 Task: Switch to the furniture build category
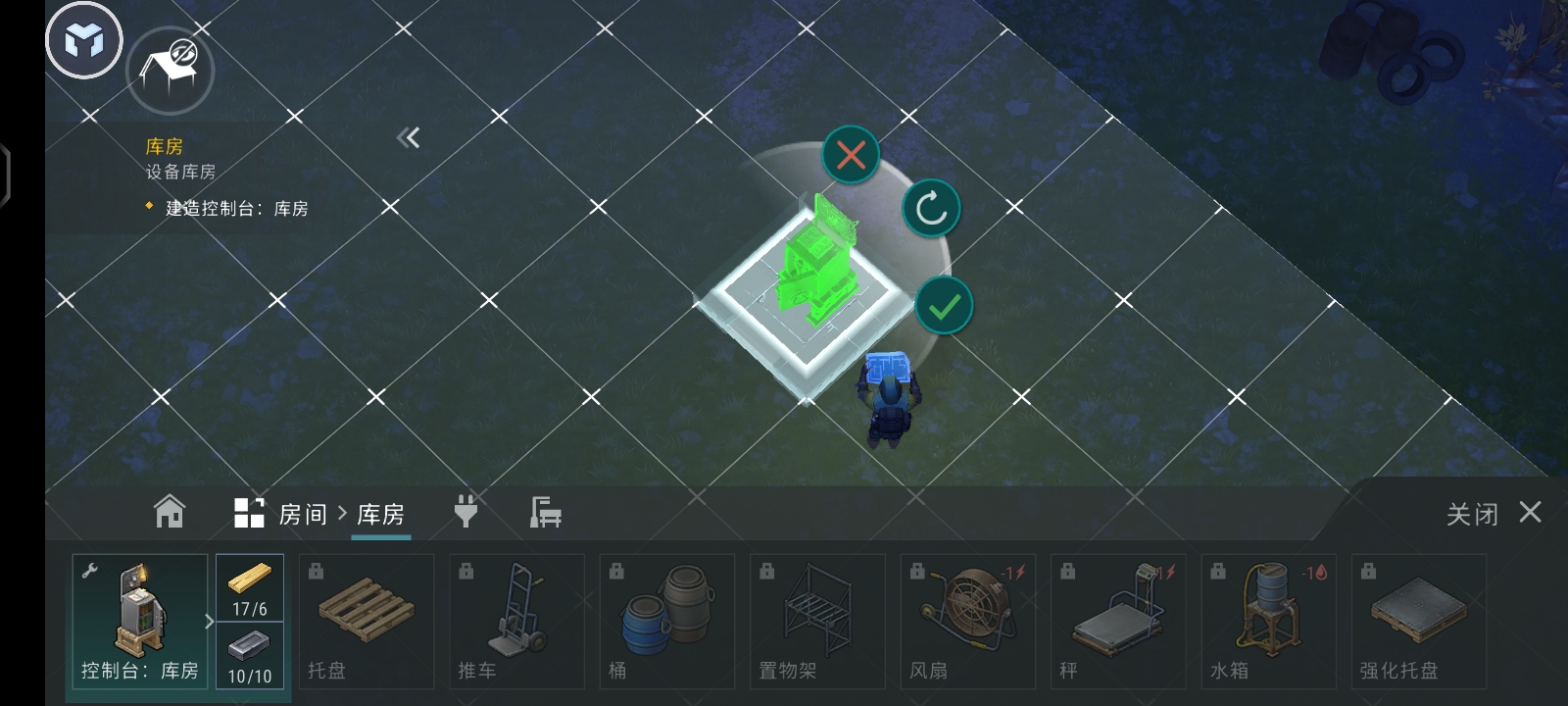pos(545,512)
